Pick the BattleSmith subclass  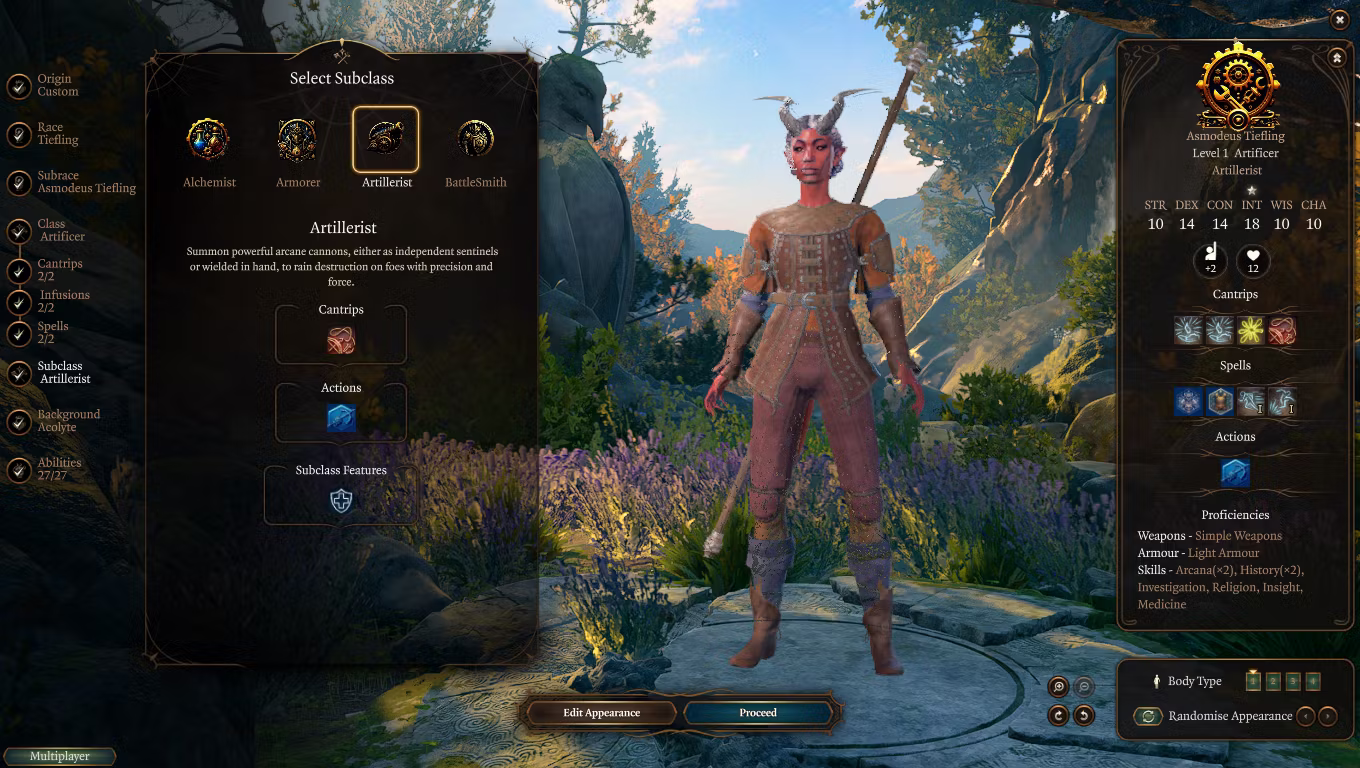pyautogui.click(x=475, y=140)
